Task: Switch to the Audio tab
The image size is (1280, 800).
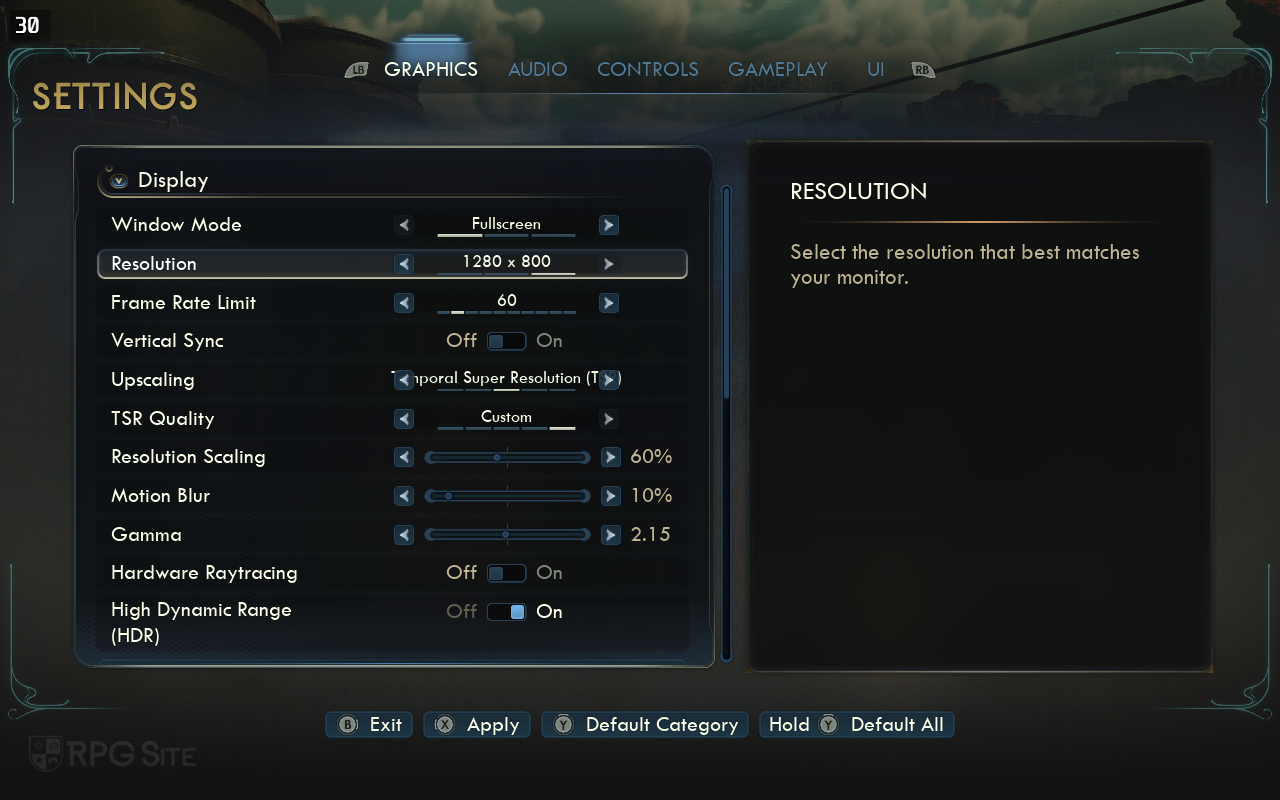Action: [x=537, y=69]
